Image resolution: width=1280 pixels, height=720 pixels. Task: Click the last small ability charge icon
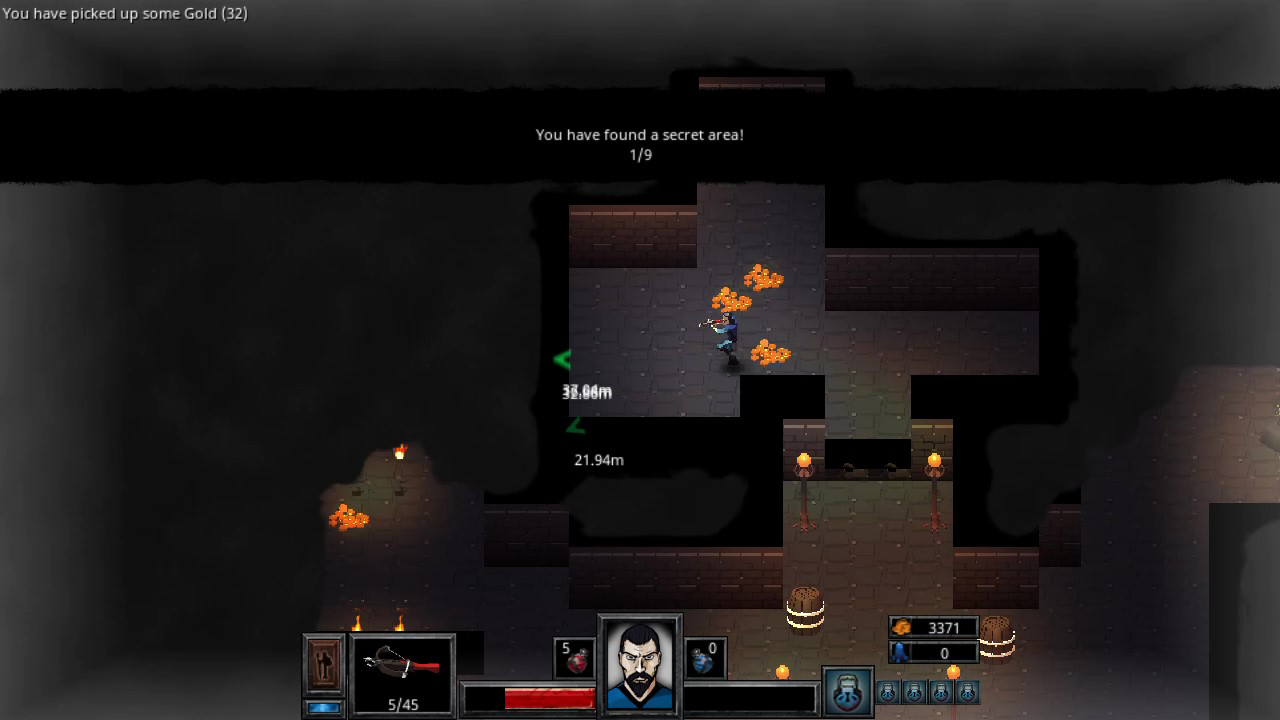pos(967,691)
